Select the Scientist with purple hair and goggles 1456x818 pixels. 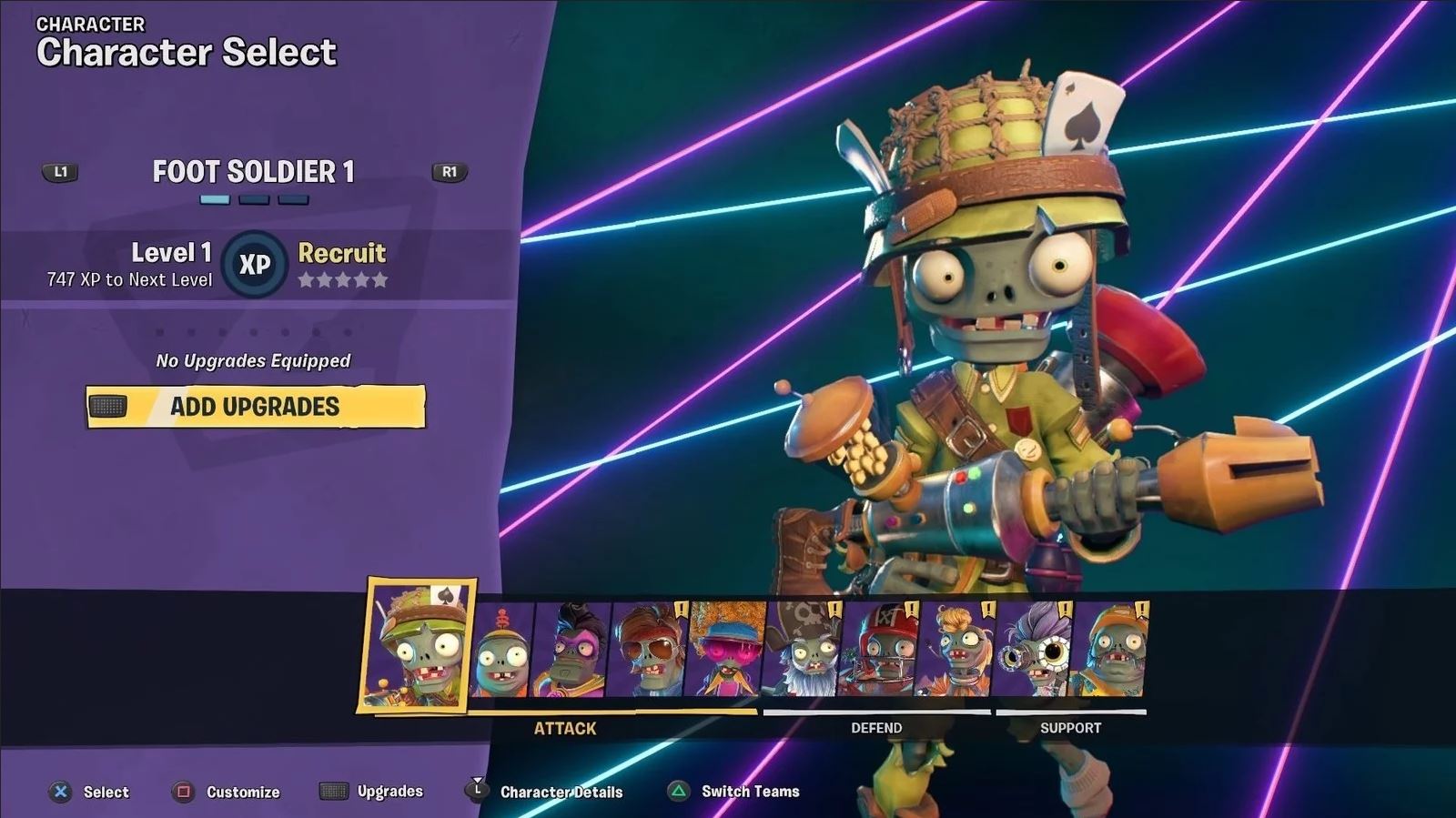pos(1033,651)
